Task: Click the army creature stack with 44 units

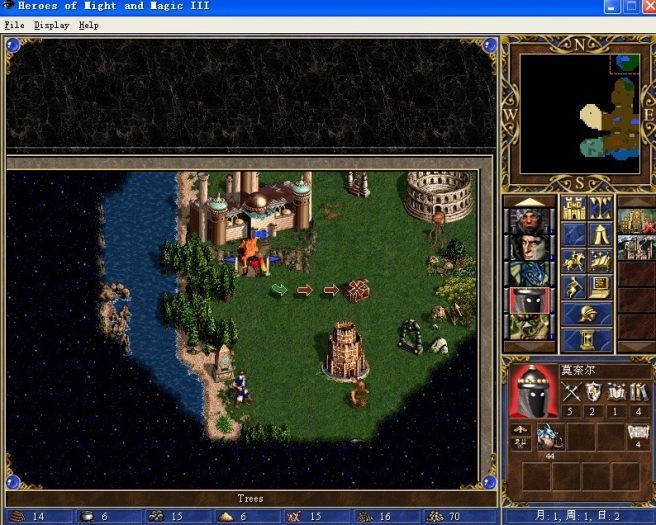Action: [549, 436]
